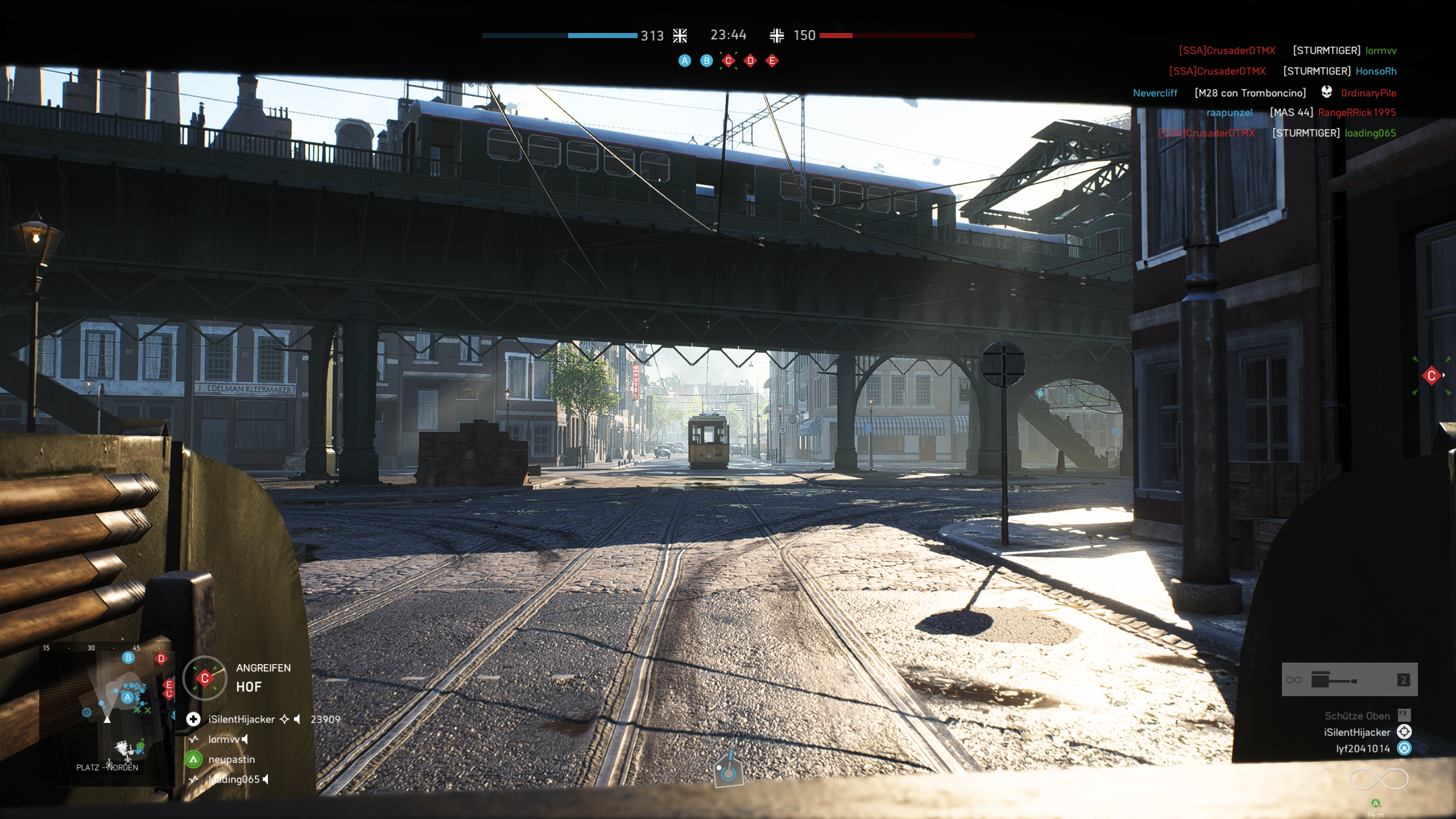Click the medic cross icon beside iSilentHijacker
The width and height of the screenshot is (1456, 819).
(193, 719)
